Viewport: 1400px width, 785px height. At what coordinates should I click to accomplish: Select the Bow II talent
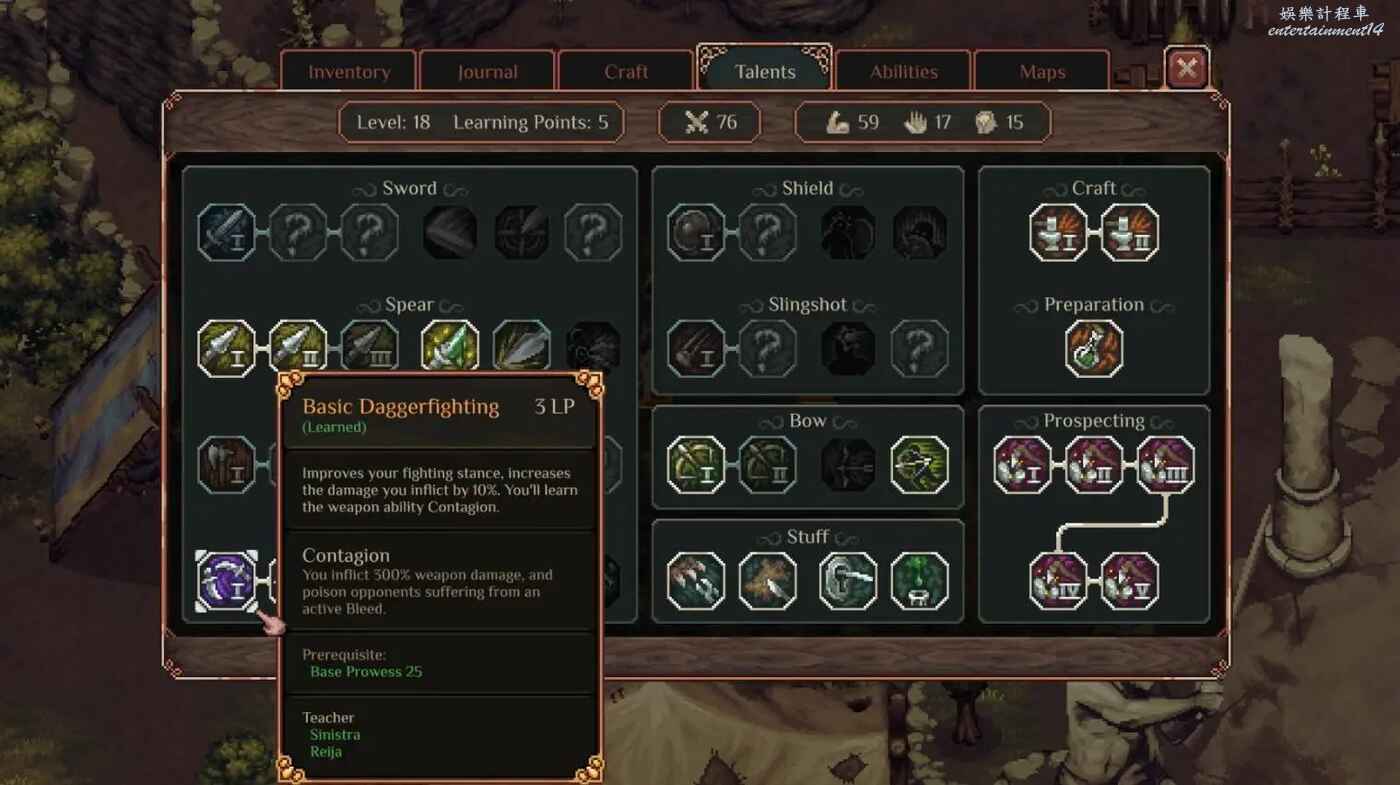click(768, 465)
